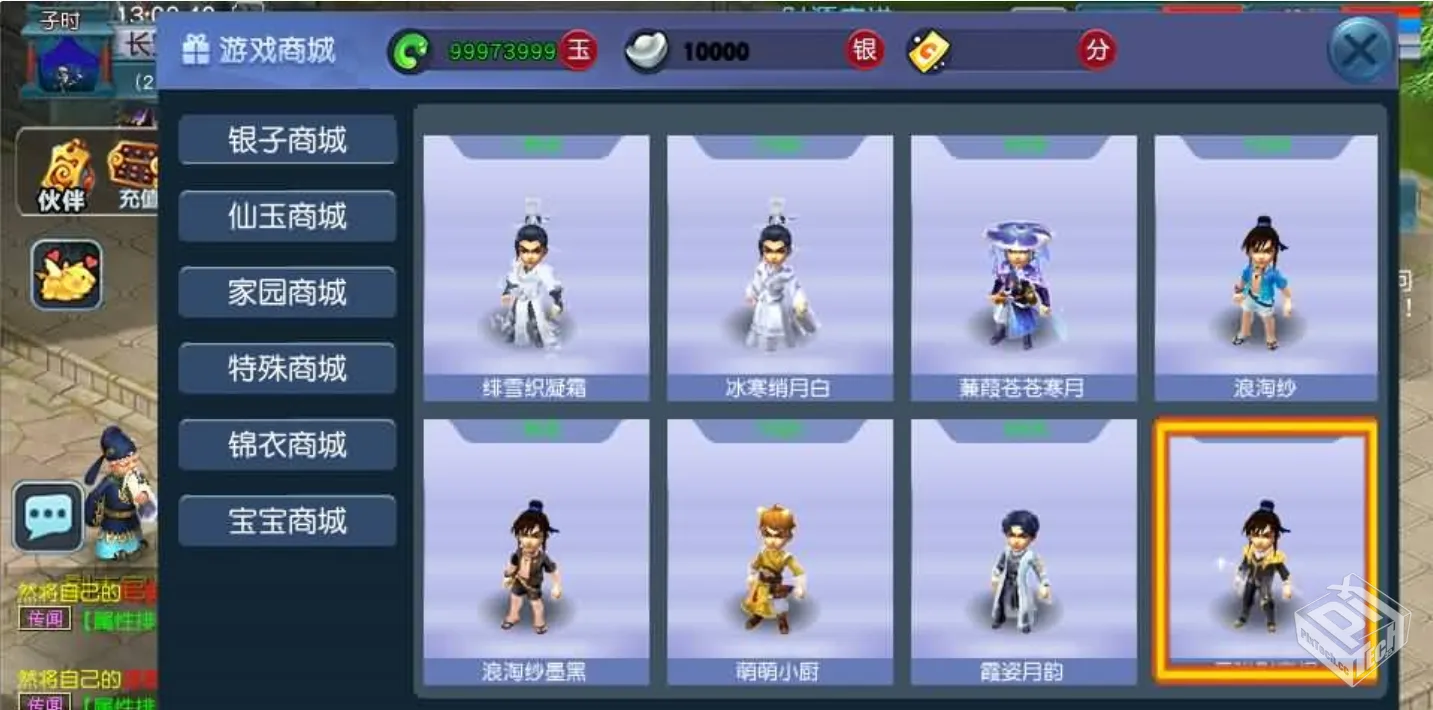Choose the 冰寒绡月白 outfit card
The width and height of the screenshot is (1433, 710).
click(x=779, y=268)
